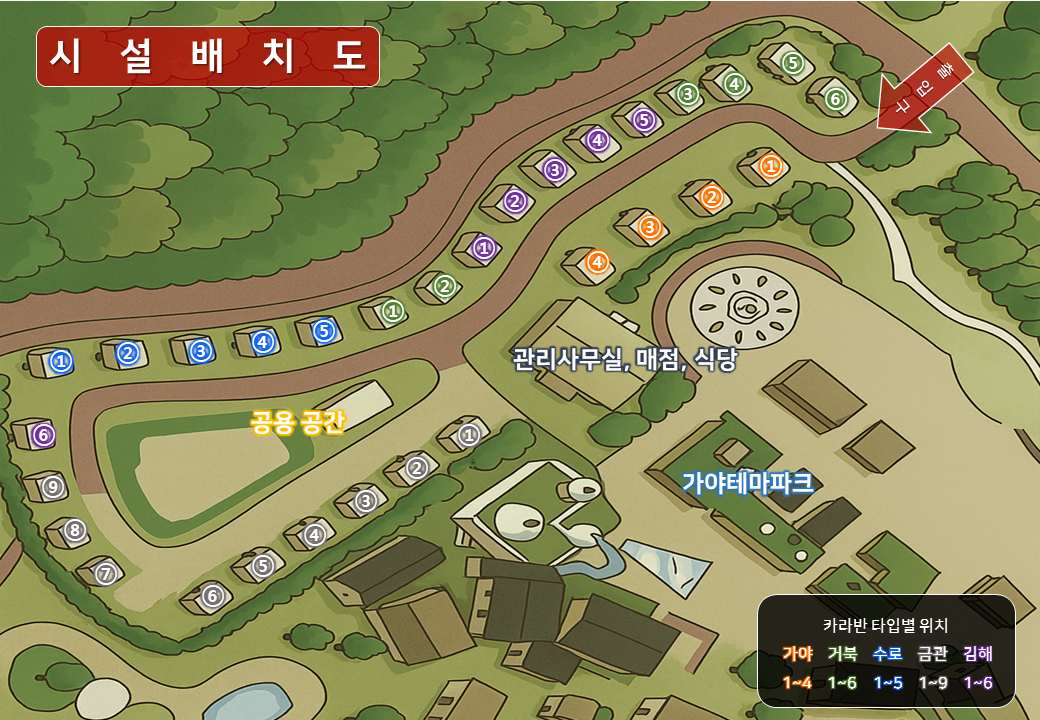Open the 가야테마파크 map label

[747, 484]
